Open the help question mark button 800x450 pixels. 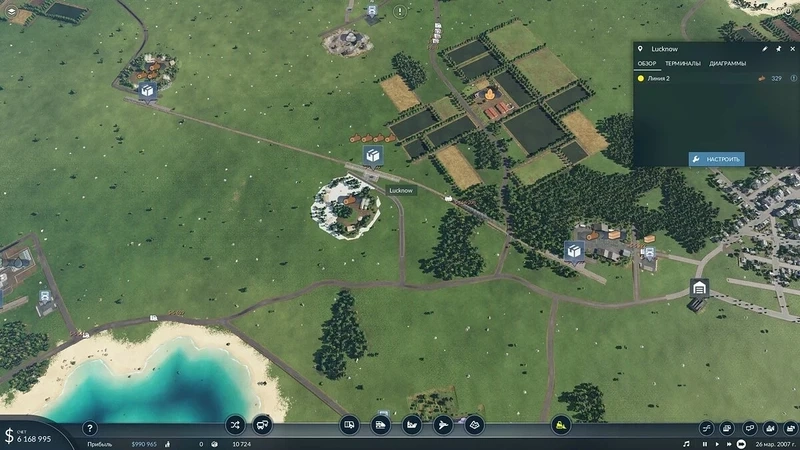click(x=89, y=428)
